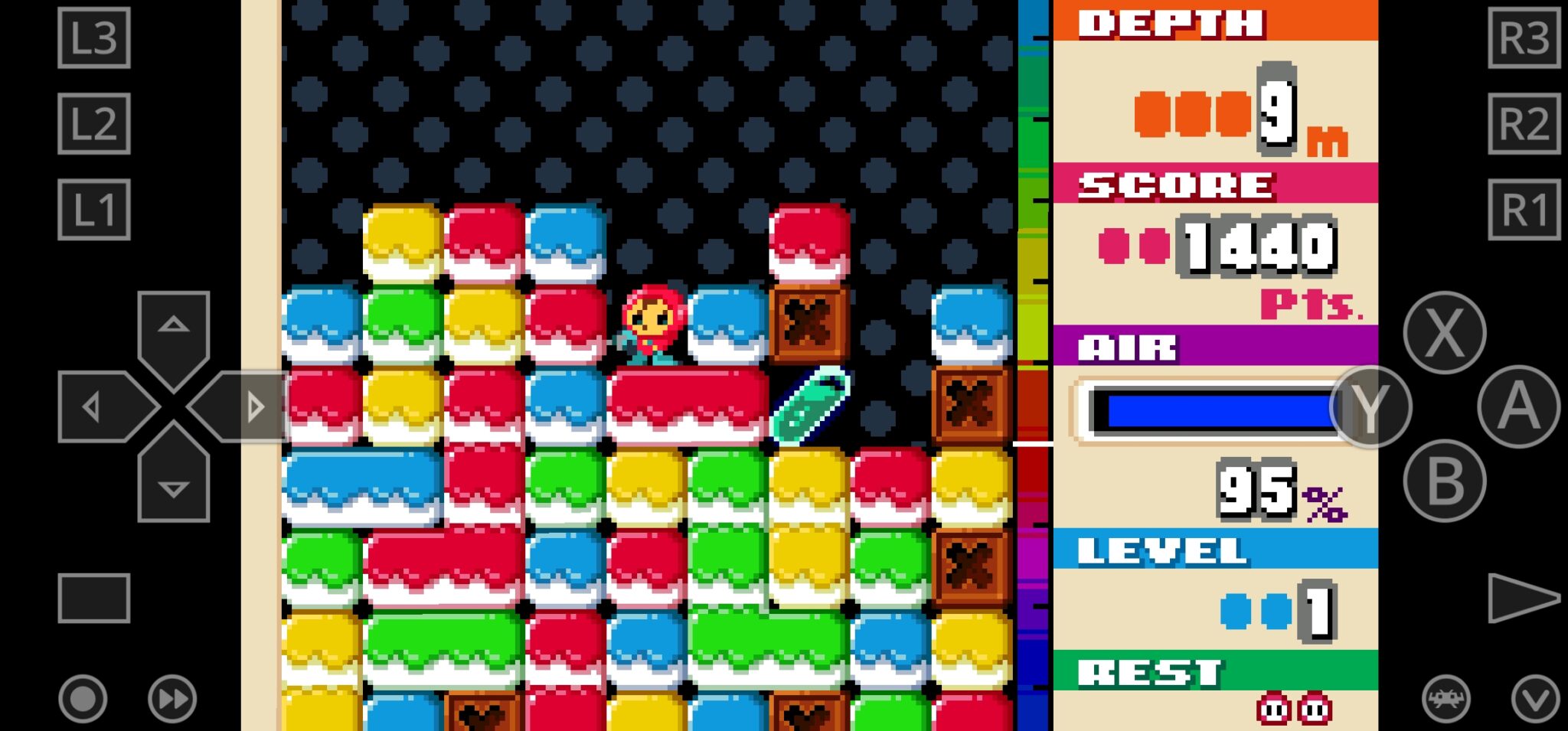Hide the touch overlay using the chevron icon
Screen dimensions: 1568x731
tap(1537, 699)
